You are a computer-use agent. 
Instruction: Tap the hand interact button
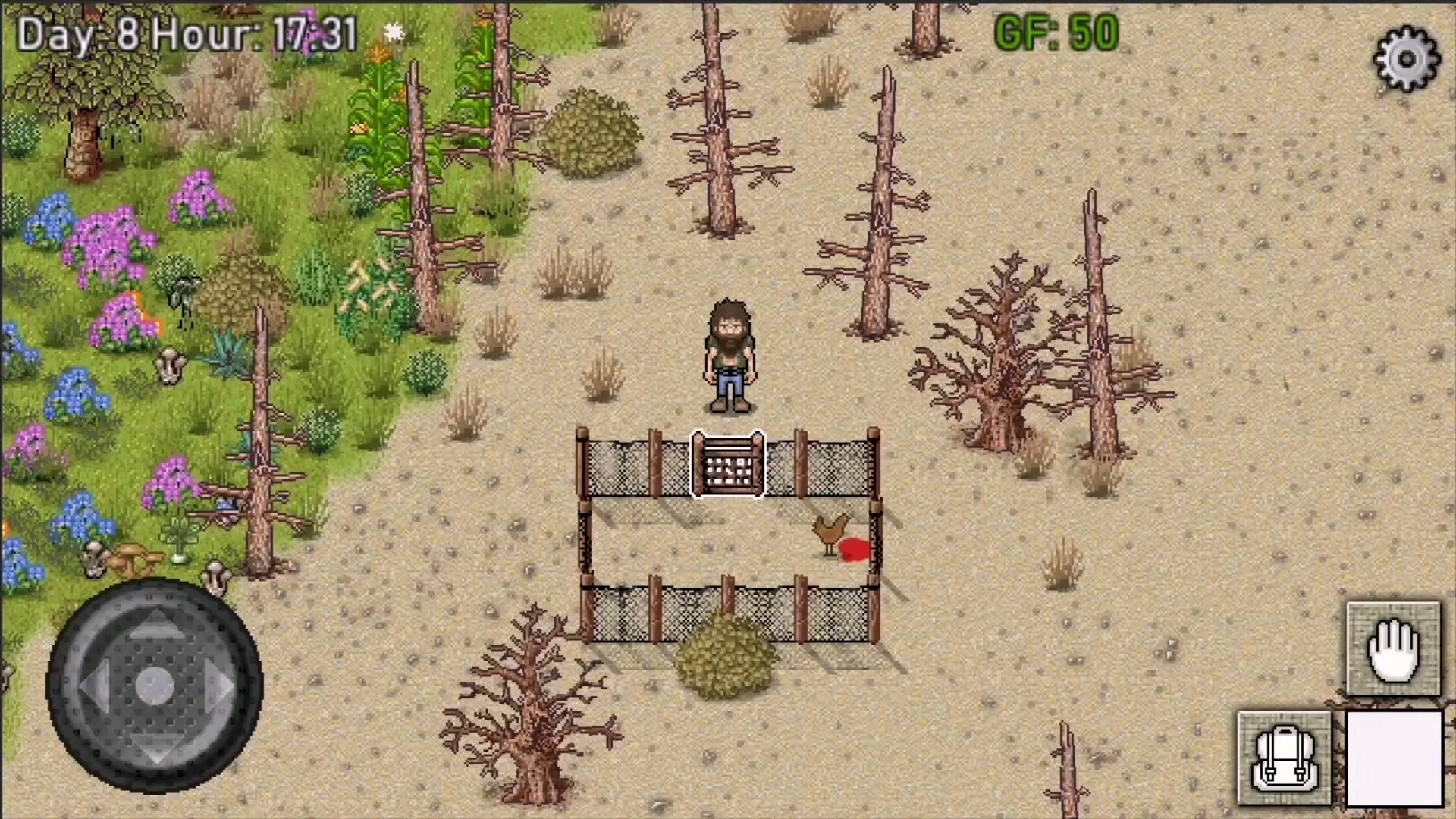(x=1393, y=649)
